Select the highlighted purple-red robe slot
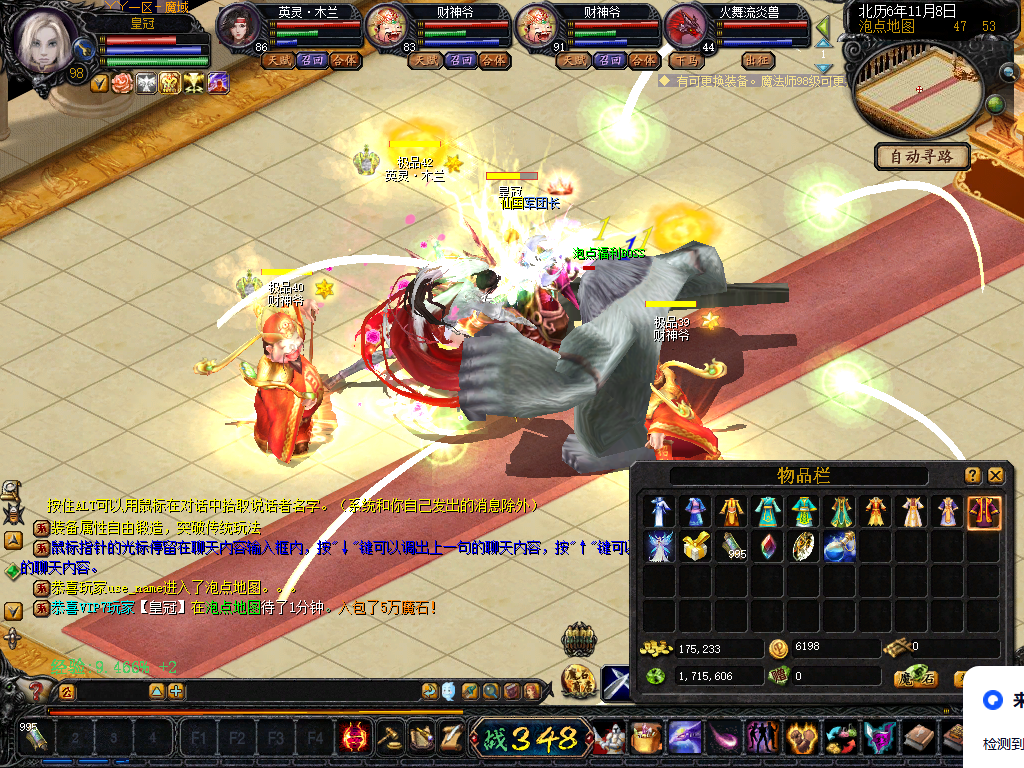This screenshot has height=768, width=1024. (x=984, y=512)
